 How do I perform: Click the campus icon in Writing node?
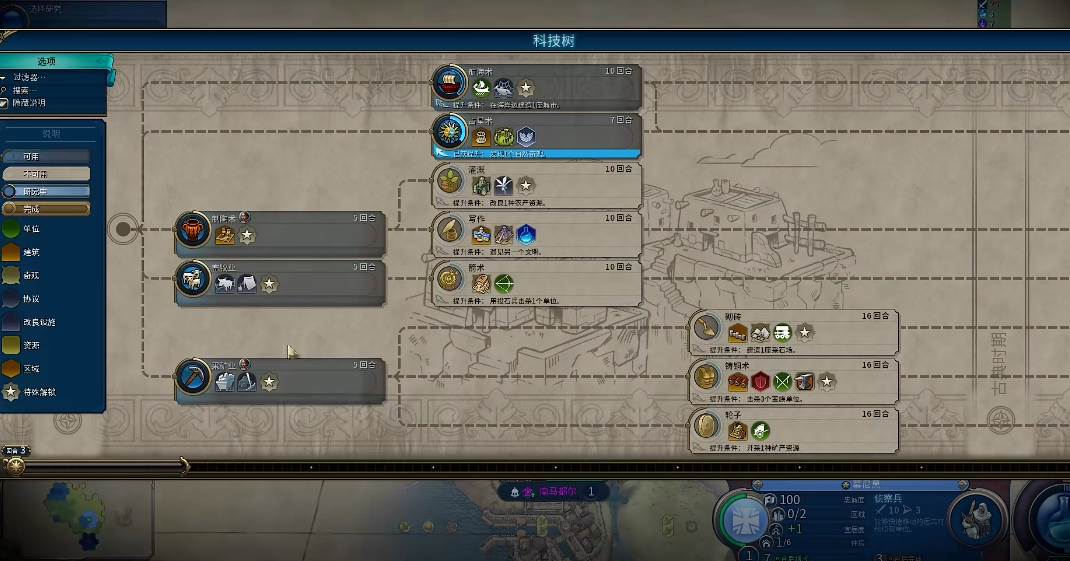(x=527, y=234)
